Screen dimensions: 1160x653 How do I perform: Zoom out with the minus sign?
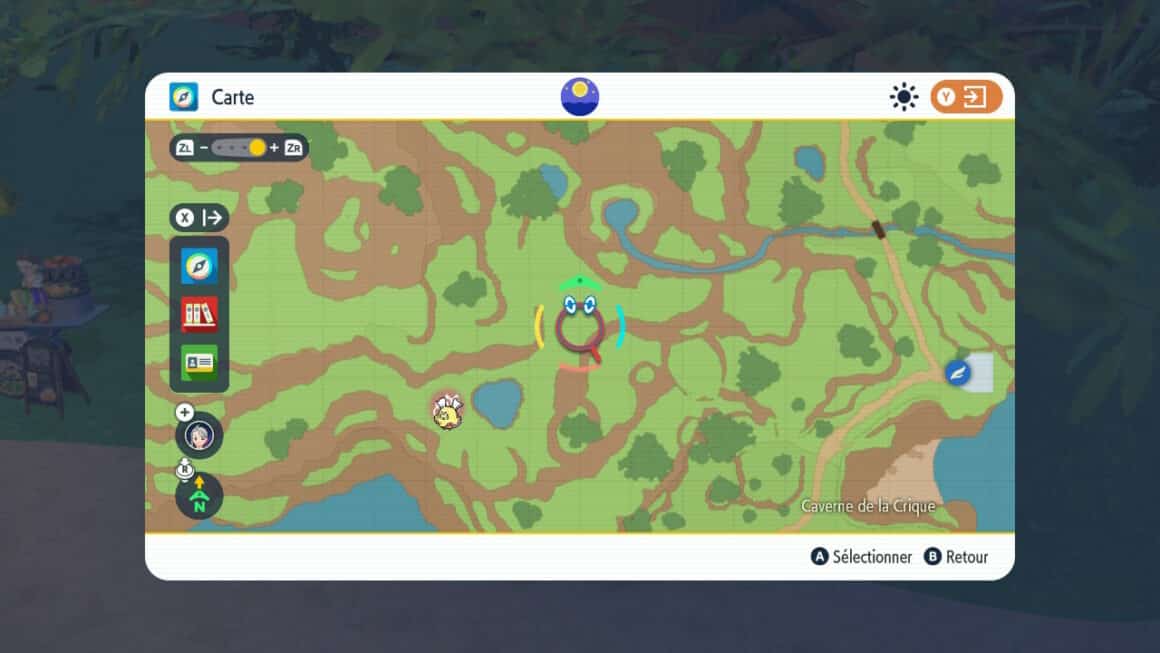204,148
